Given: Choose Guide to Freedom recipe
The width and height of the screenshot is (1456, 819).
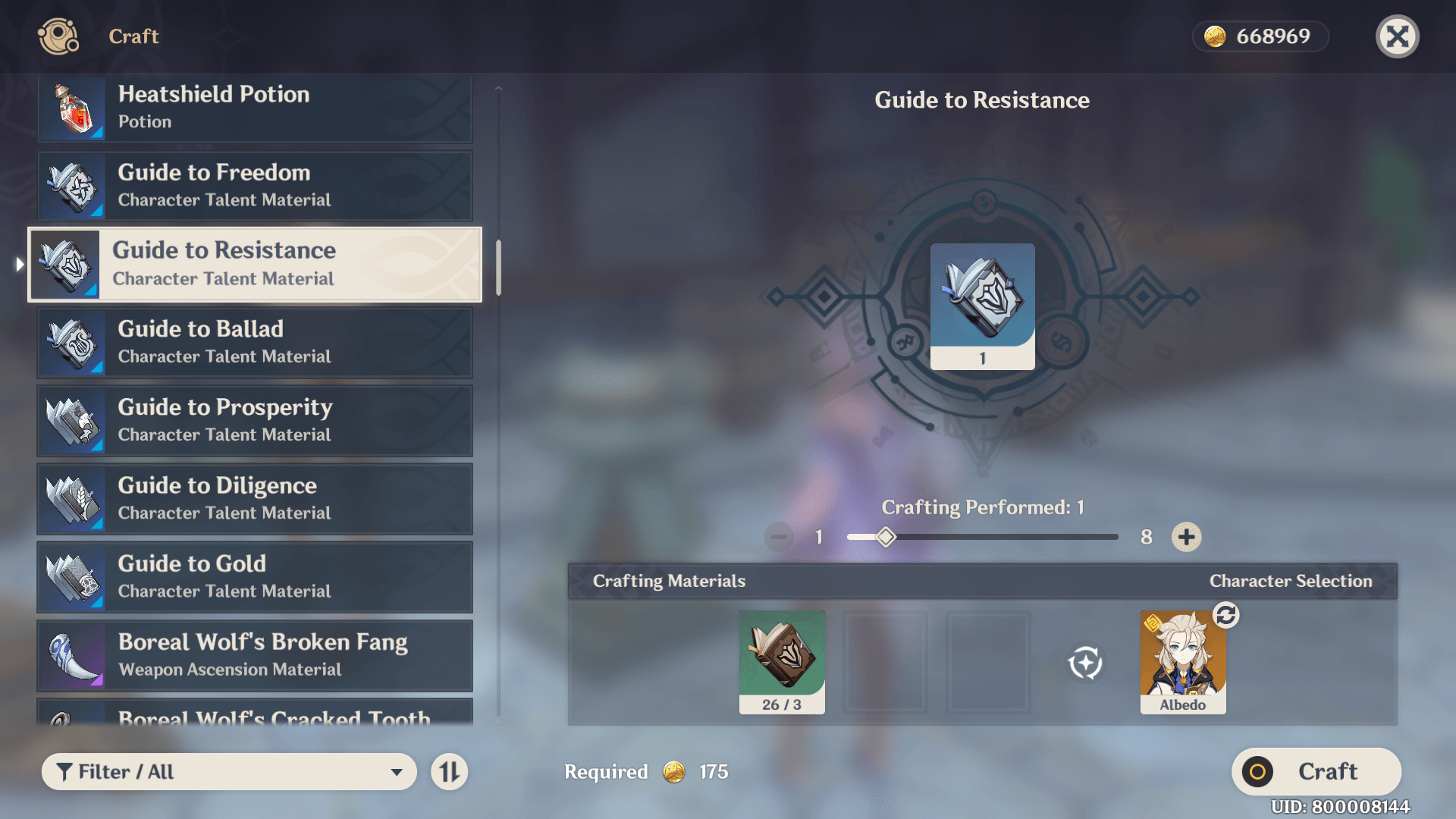Looking at the screenshot, I should click(255, 186).
